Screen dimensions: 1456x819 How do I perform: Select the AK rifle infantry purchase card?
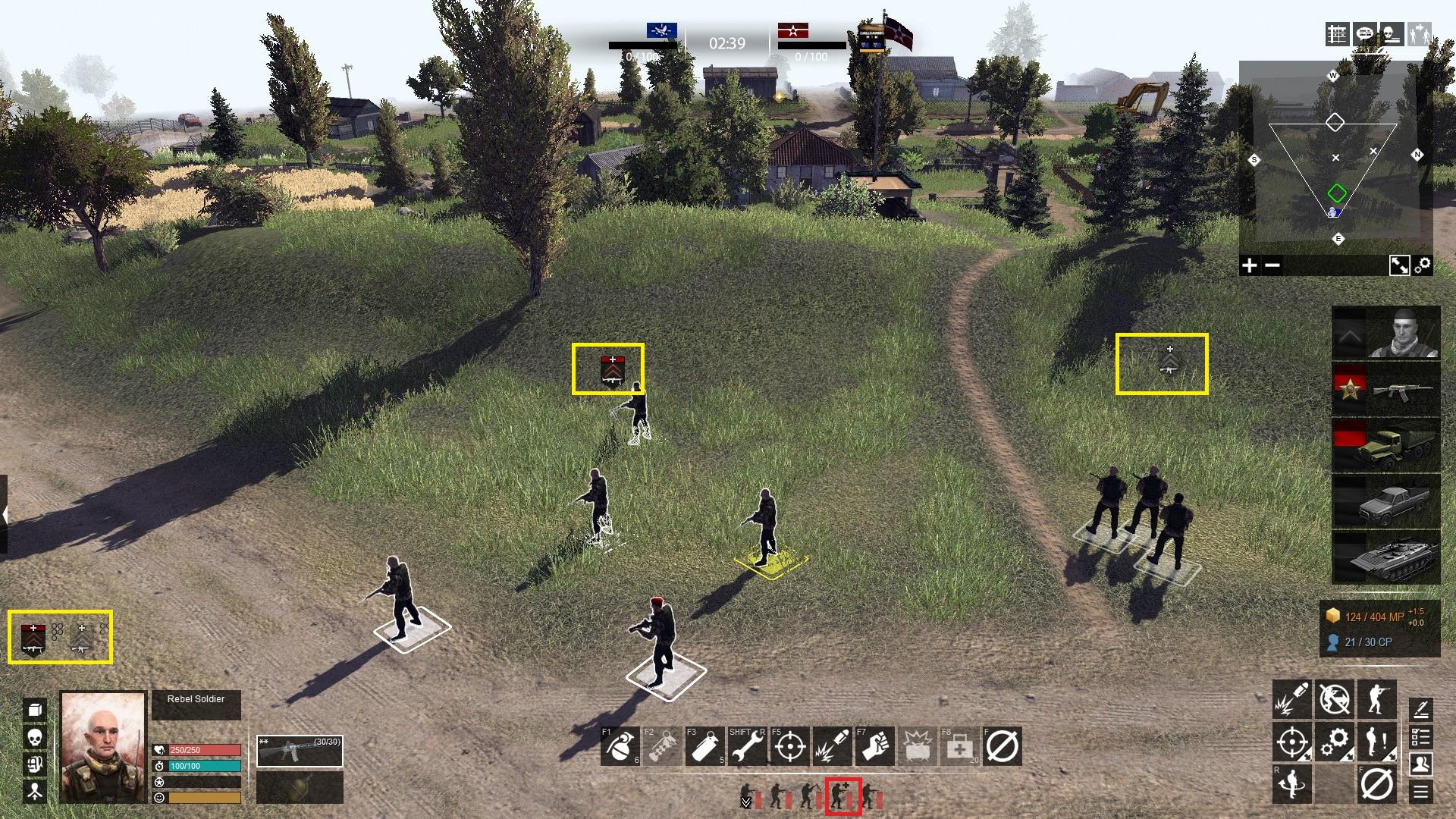coord(1385,390)
